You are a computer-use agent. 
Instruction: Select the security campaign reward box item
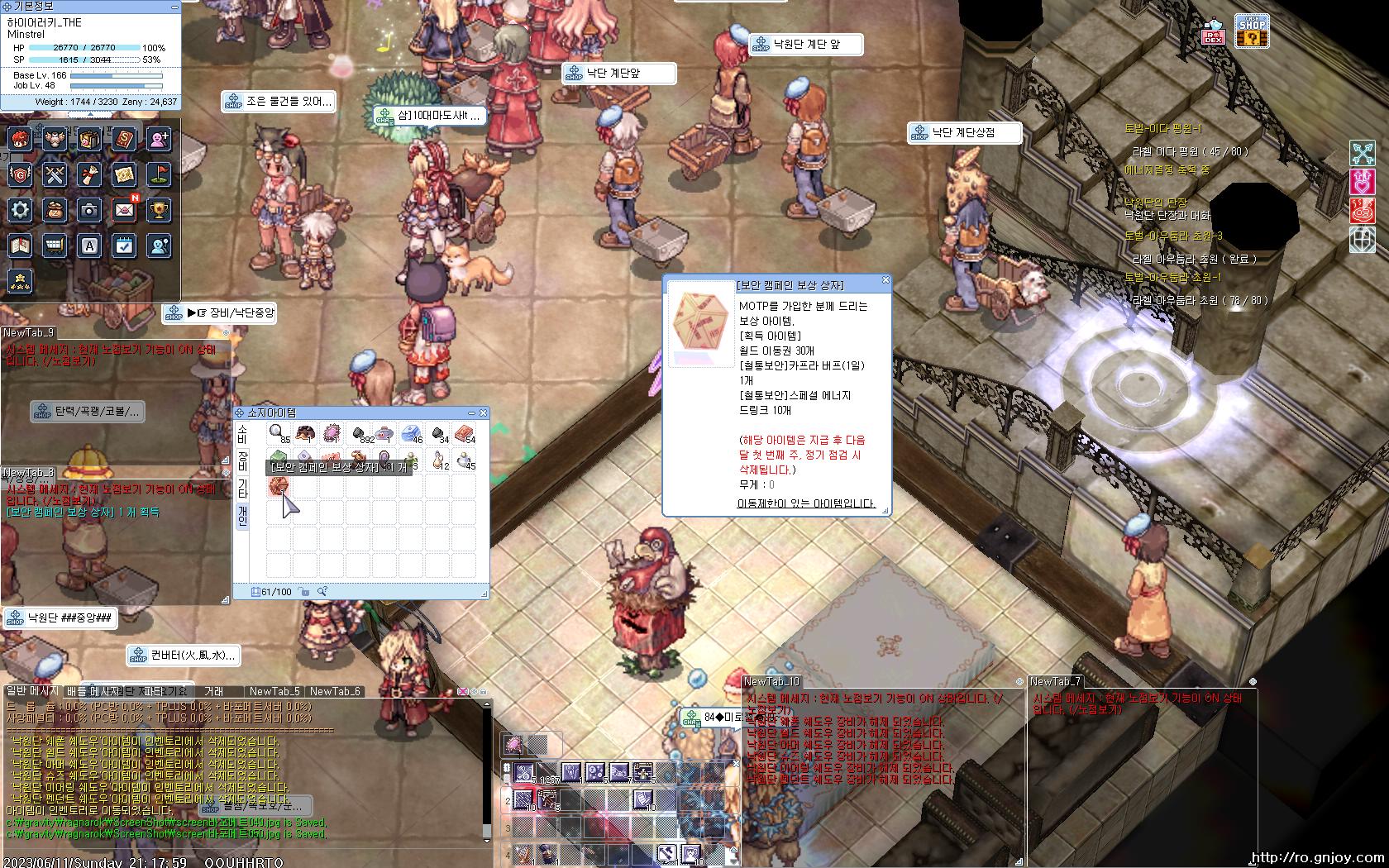[279, 487]
